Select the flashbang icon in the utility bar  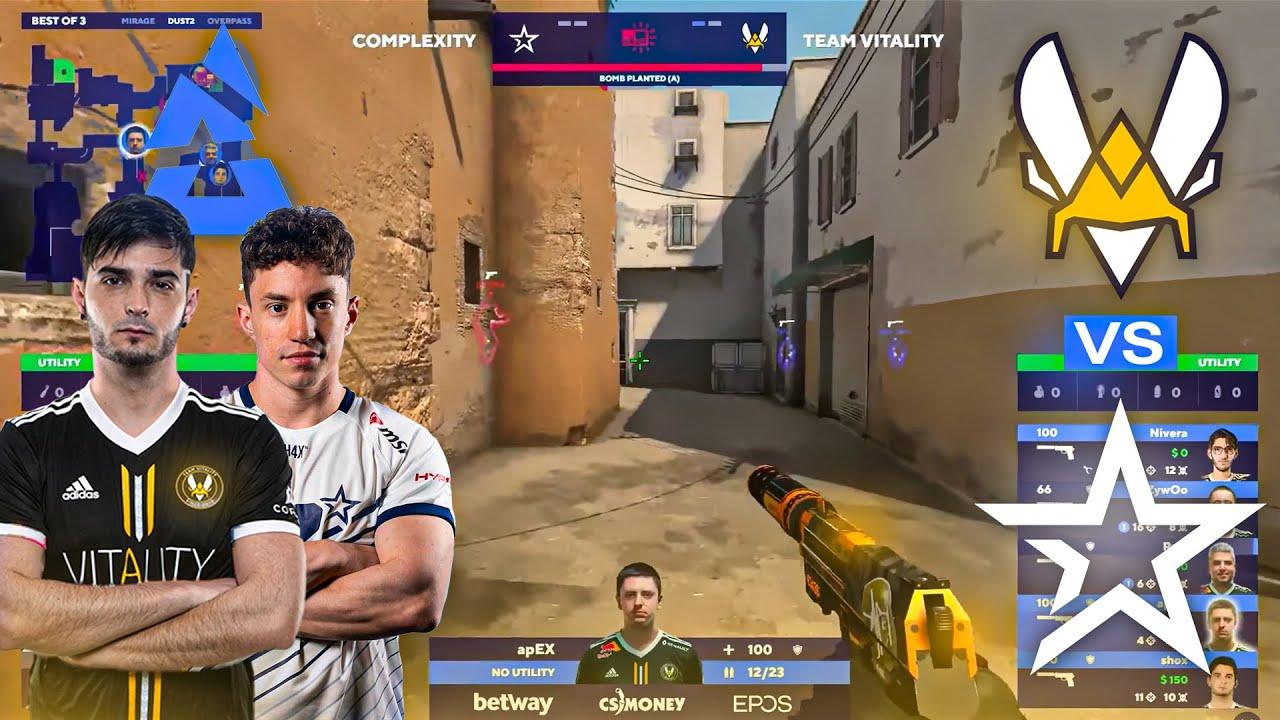point(1100,391)
